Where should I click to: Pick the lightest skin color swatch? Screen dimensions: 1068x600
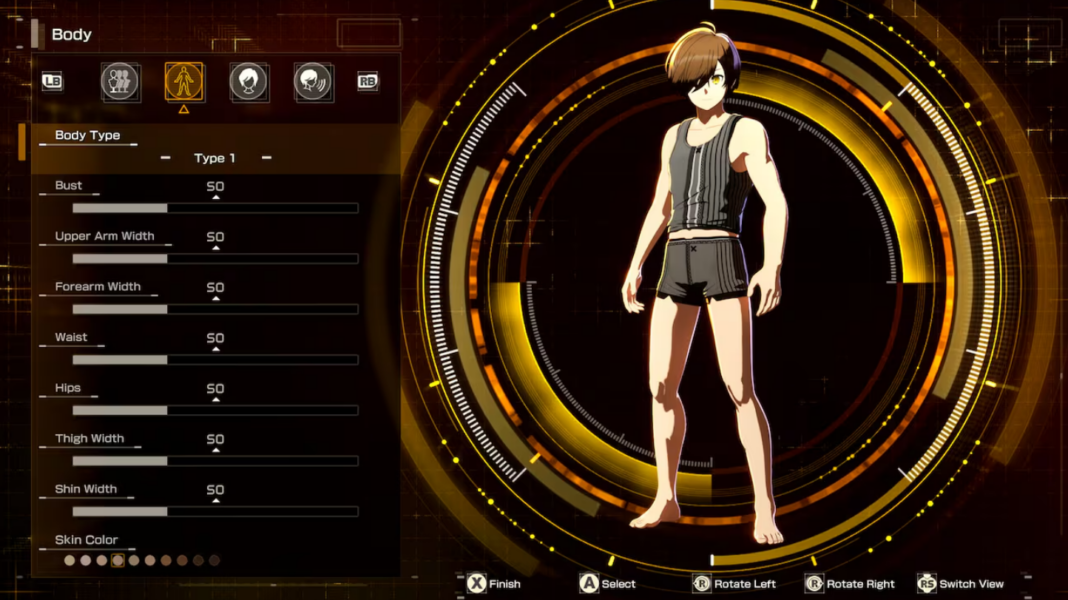70,561
